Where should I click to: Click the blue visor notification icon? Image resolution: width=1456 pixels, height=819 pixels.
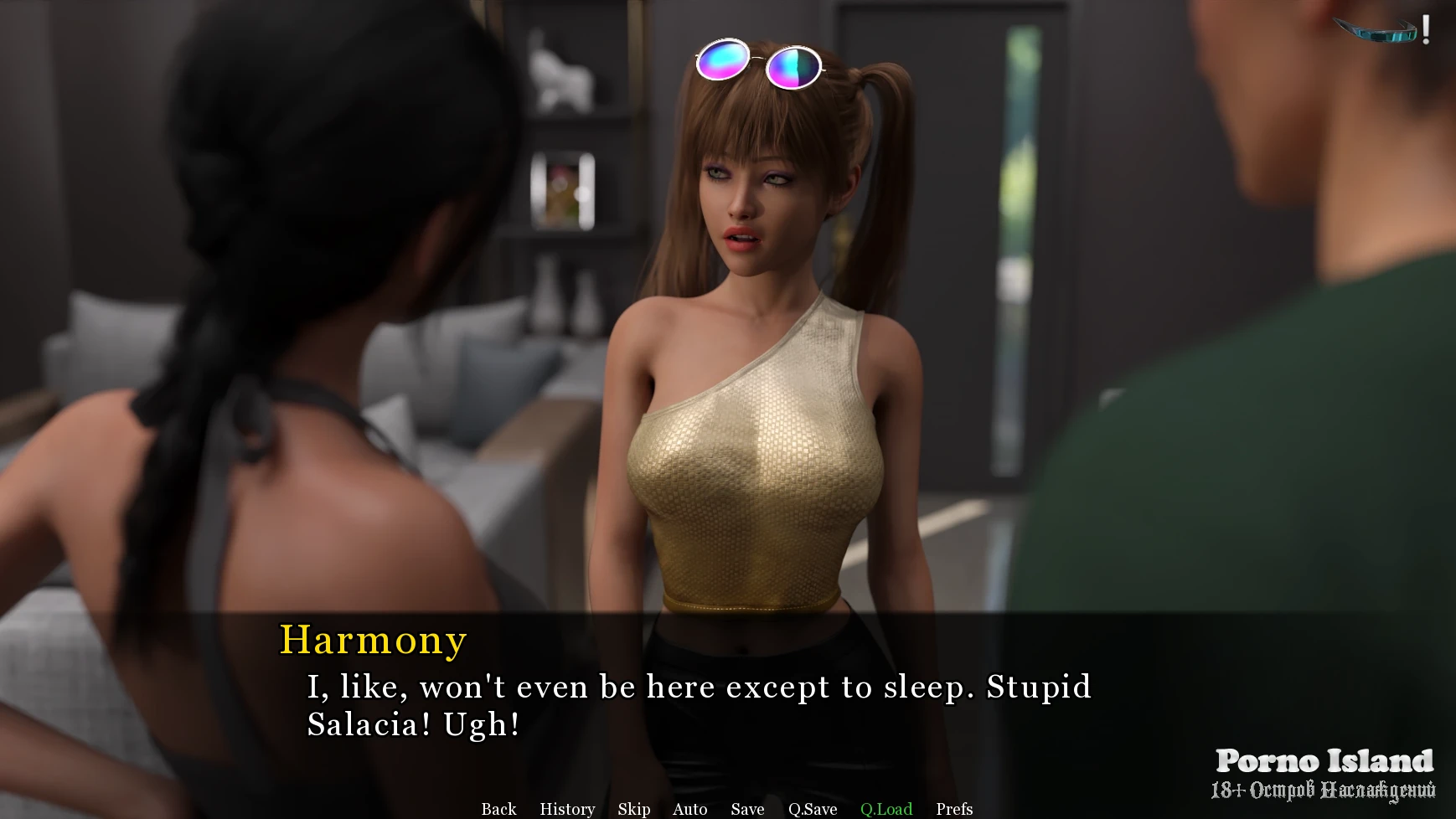pyautogui.click(x=1379, y=31)
